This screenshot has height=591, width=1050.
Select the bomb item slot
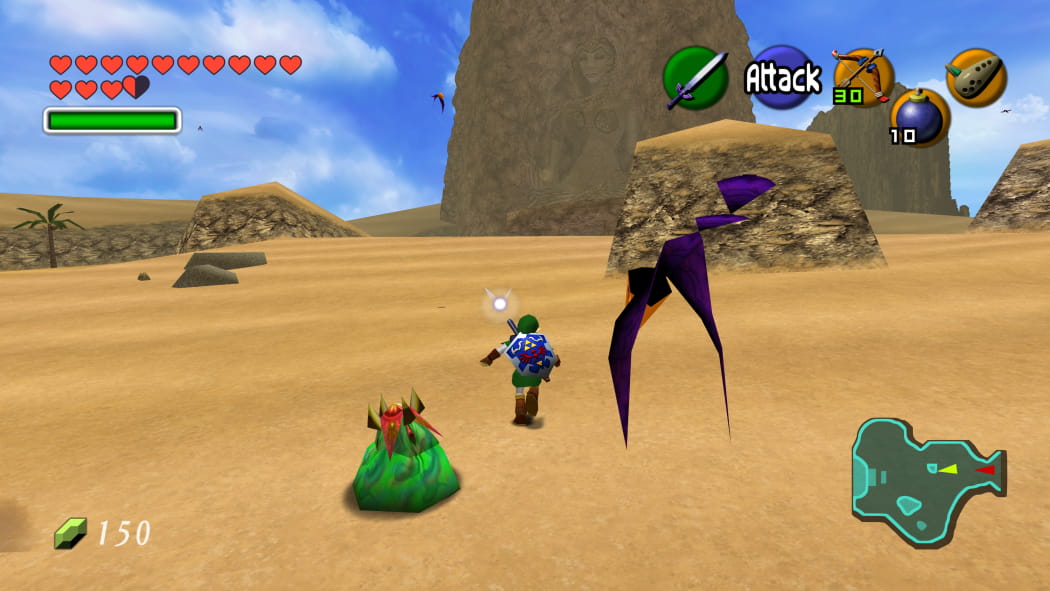tap(919, 117)
